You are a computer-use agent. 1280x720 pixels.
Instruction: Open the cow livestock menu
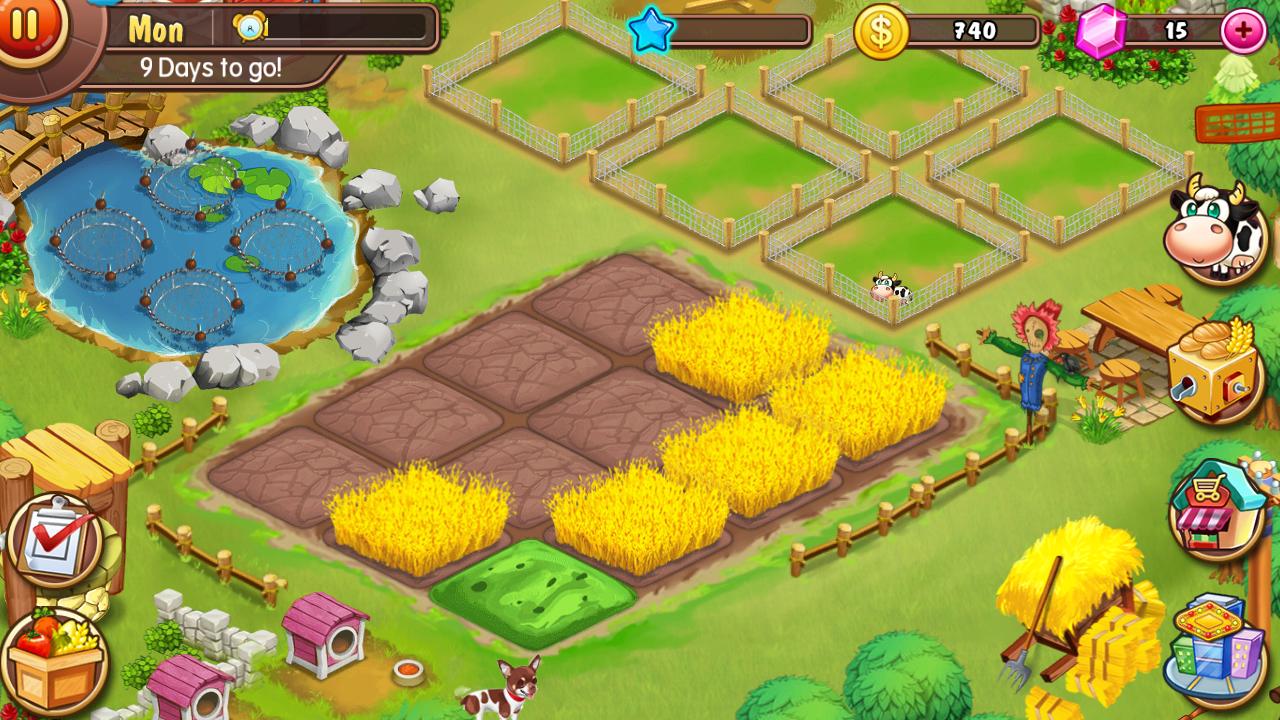(x=1215, y=229)
